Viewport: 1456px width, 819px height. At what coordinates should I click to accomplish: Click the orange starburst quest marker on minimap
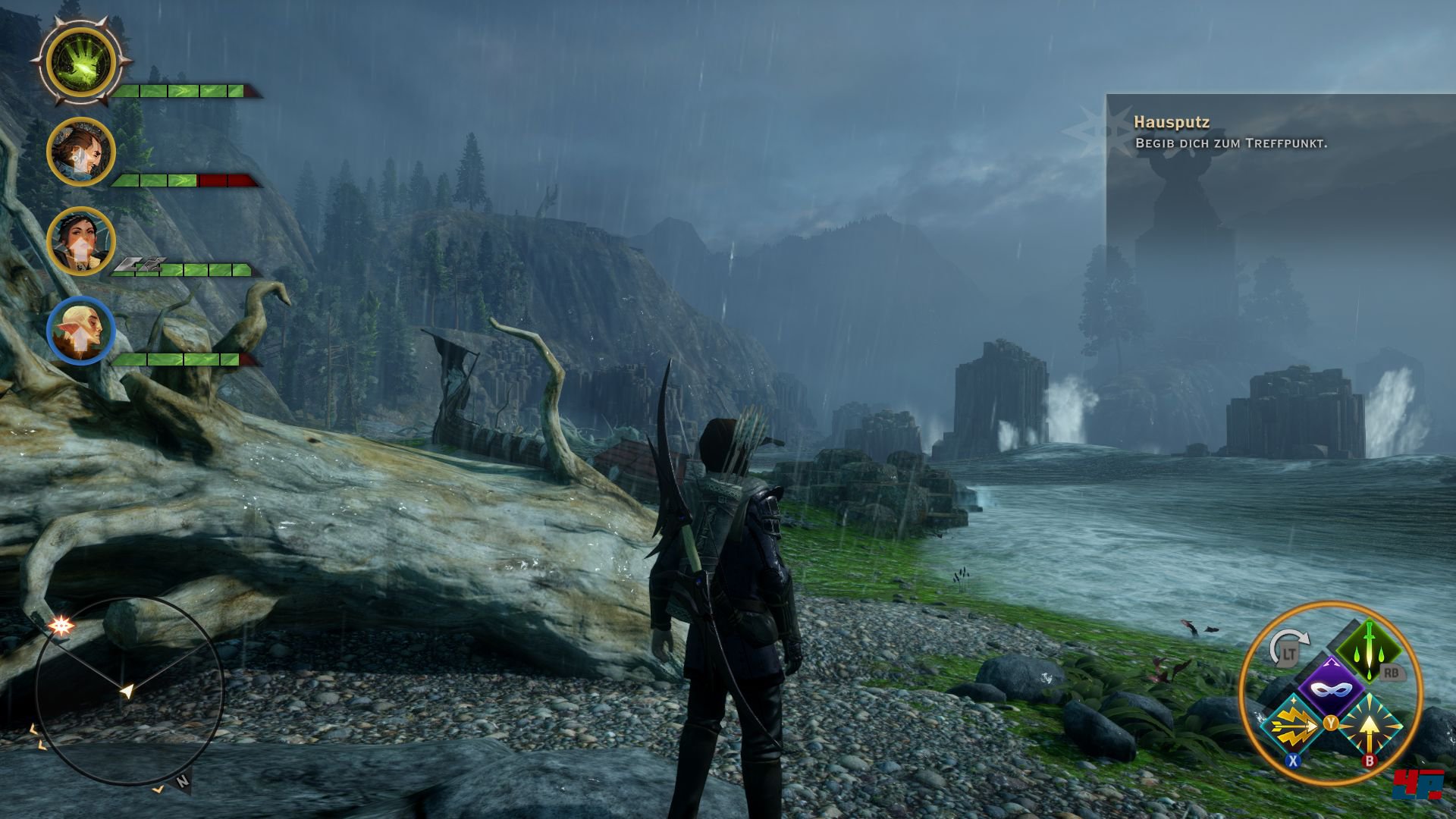(60, 626)
